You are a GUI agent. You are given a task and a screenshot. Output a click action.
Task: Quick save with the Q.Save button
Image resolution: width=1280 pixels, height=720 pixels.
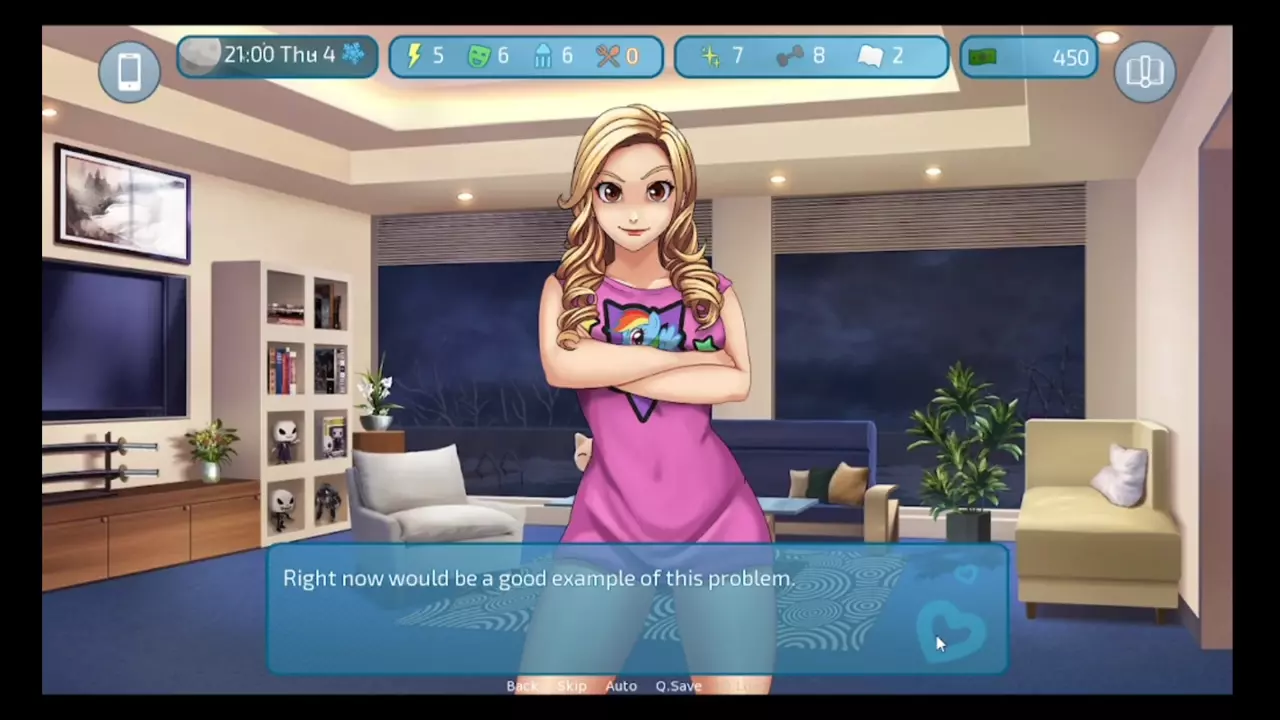tap(678, 686)
